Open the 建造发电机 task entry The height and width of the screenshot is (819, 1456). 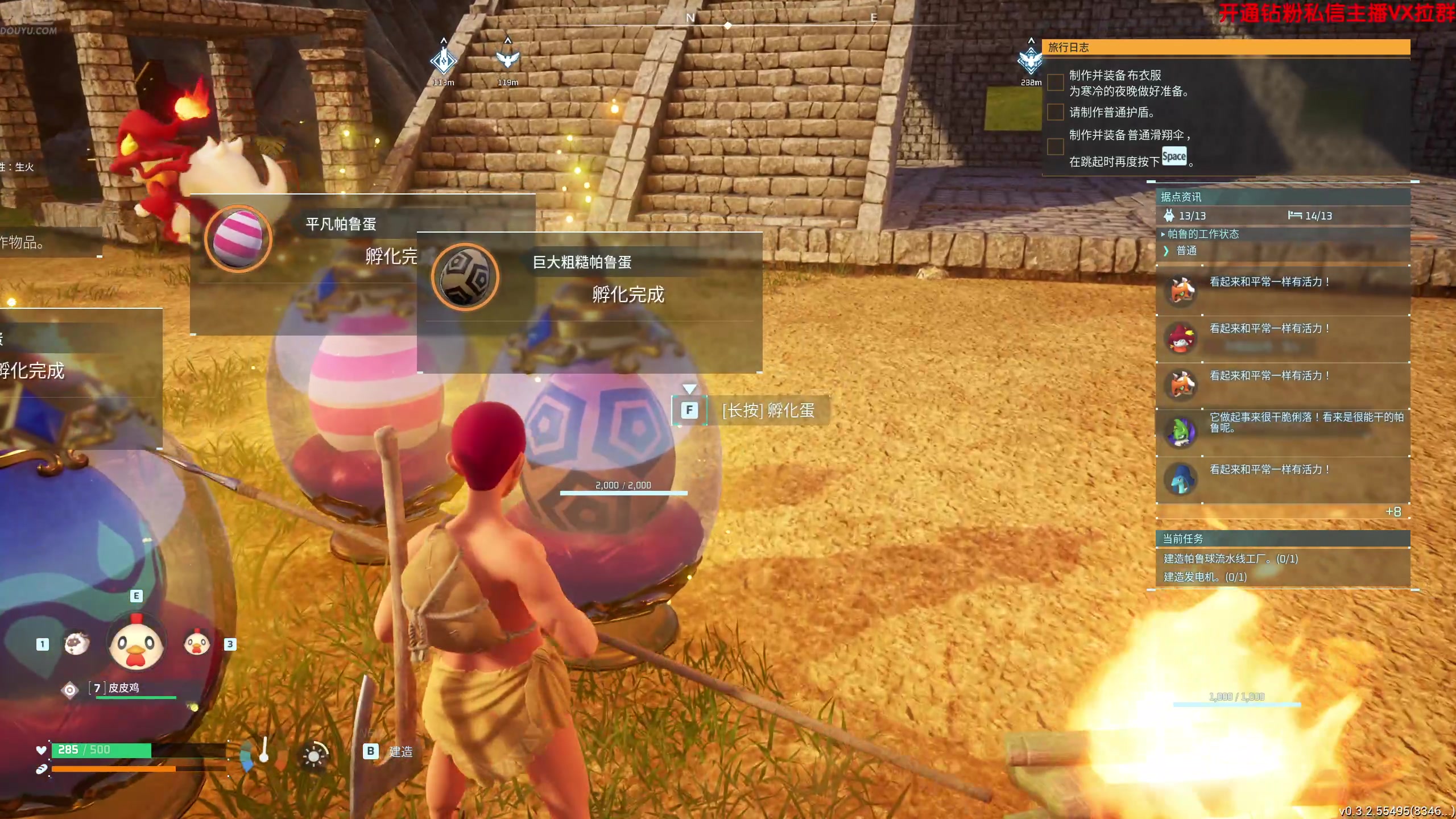[1203, 577]
